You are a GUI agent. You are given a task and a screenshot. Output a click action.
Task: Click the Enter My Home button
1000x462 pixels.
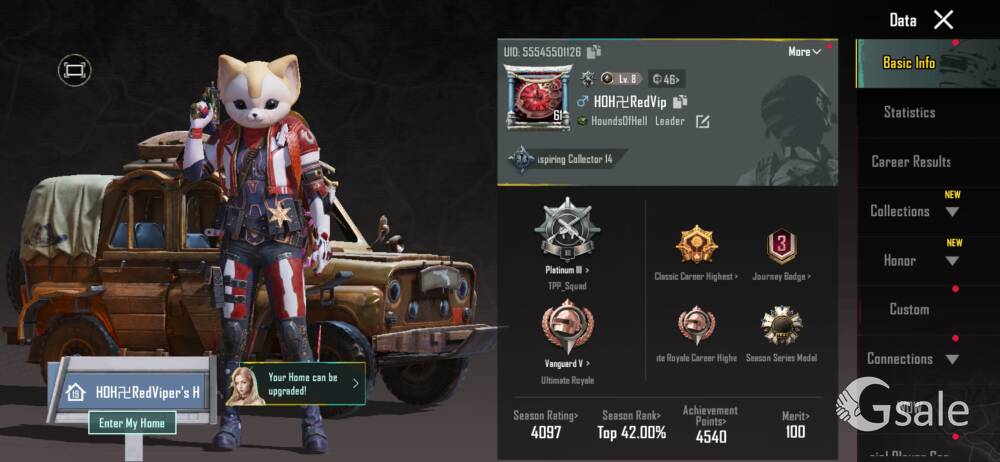(132, 423)
